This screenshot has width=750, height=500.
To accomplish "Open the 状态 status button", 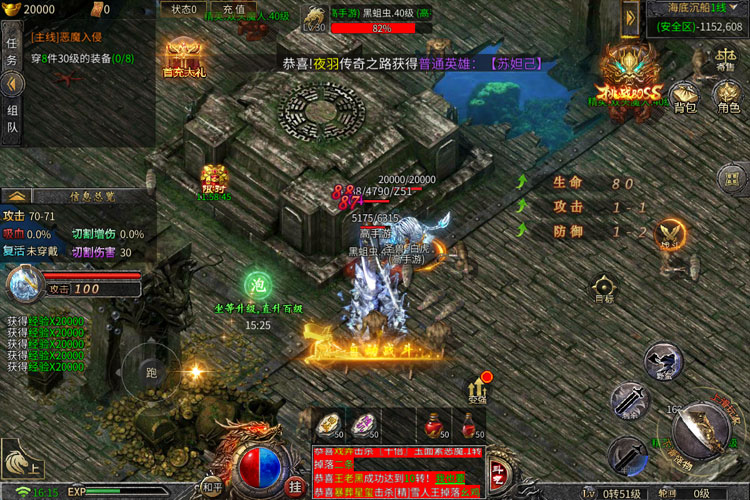I will pyautogui.click(x=182, y=9).
